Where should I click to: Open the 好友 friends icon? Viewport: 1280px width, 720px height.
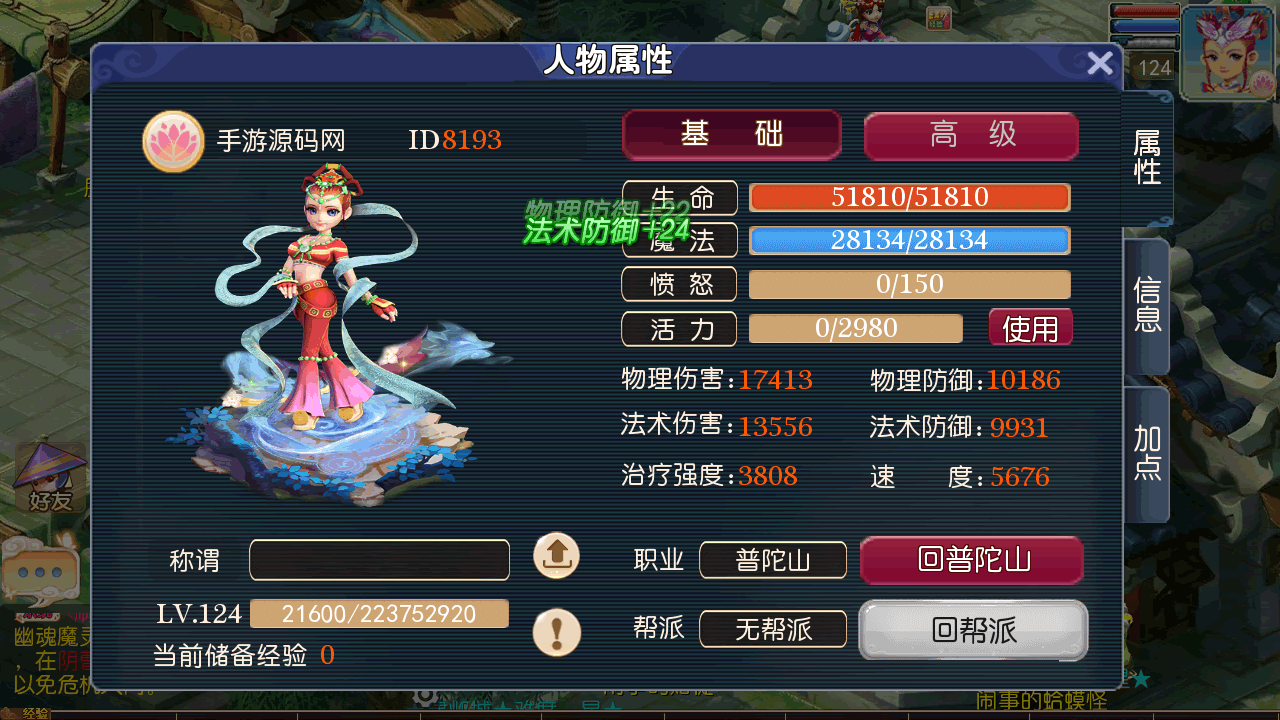pos(50,480)
